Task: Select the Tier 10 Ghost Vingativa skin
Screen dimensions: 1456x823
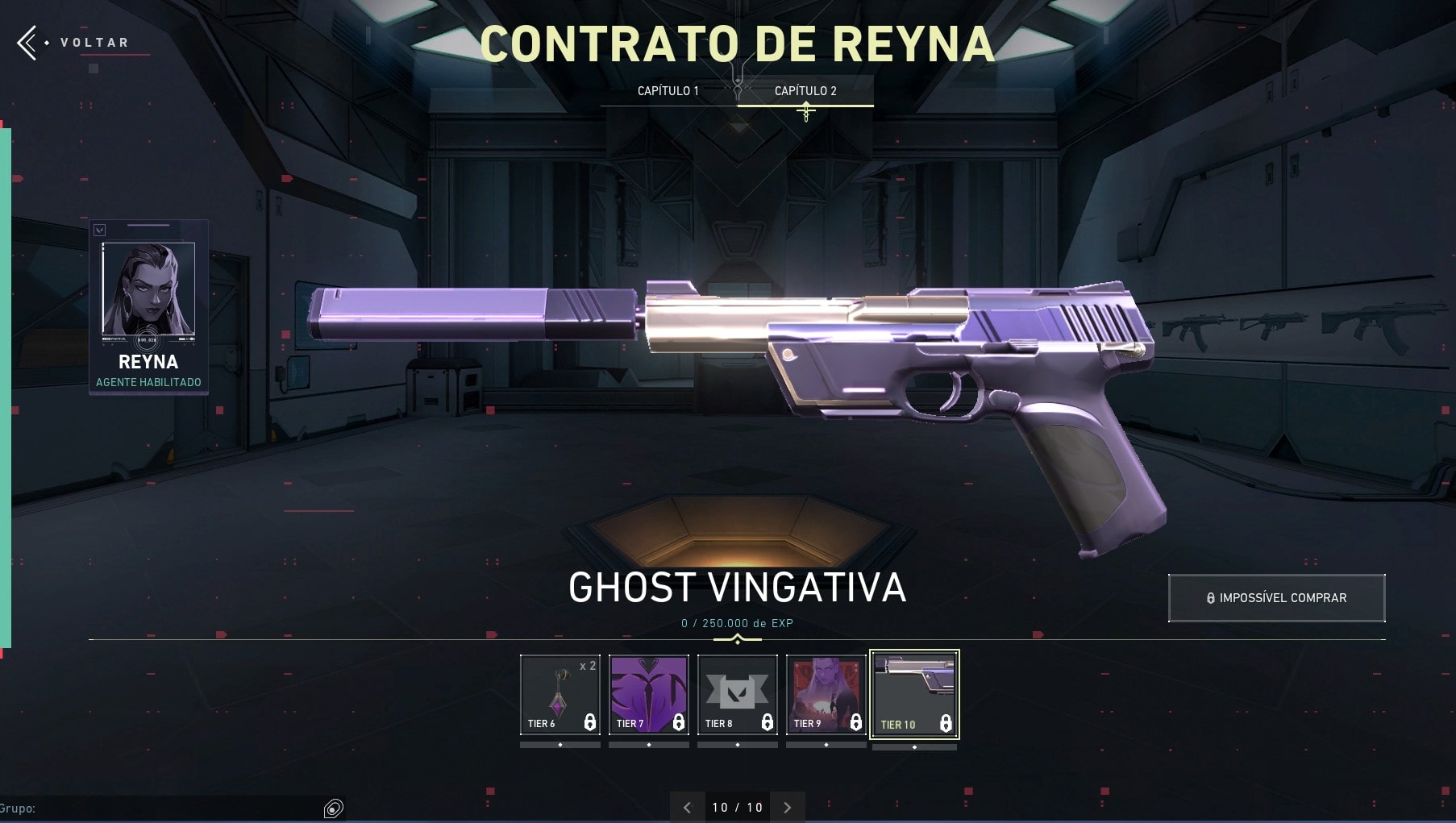Action: (x=914, y=692)
